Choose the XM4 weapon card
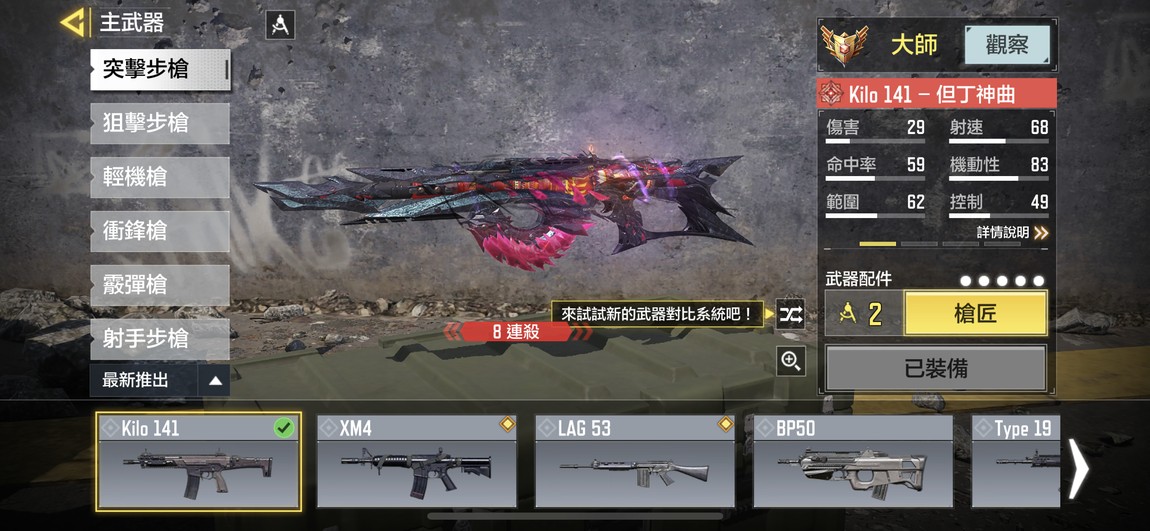This screenshot has width=1150, height=531. coord(417,462)
